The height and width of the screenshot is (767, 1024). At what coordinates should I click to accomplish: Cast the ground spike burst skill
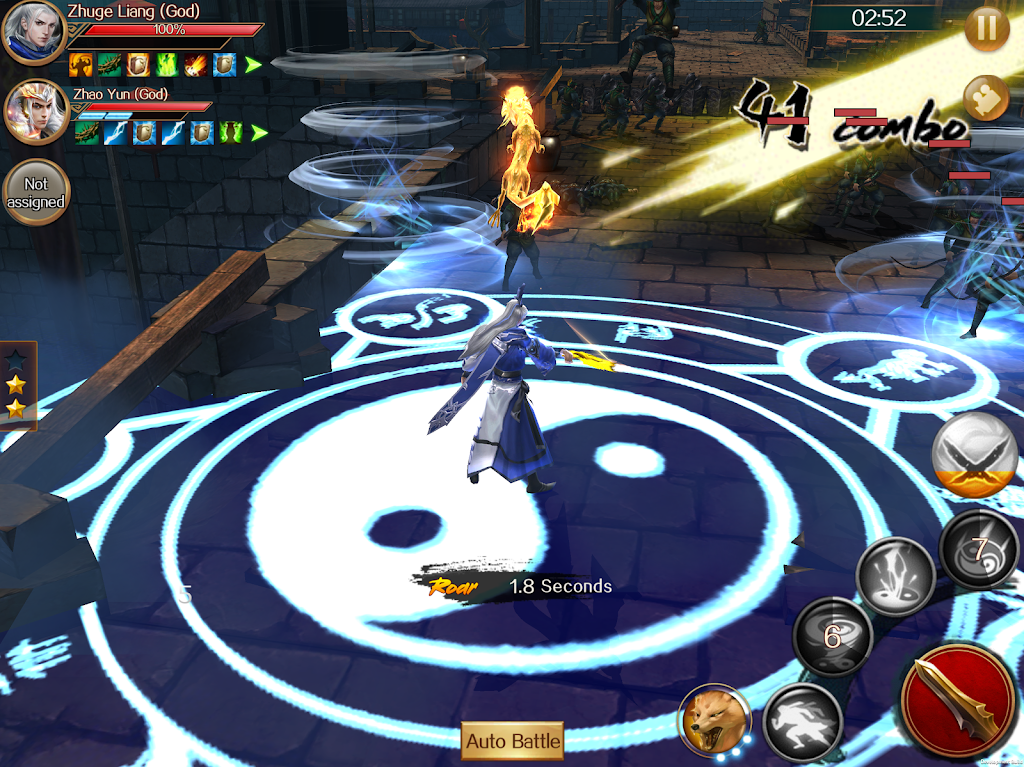click(894, 576)
